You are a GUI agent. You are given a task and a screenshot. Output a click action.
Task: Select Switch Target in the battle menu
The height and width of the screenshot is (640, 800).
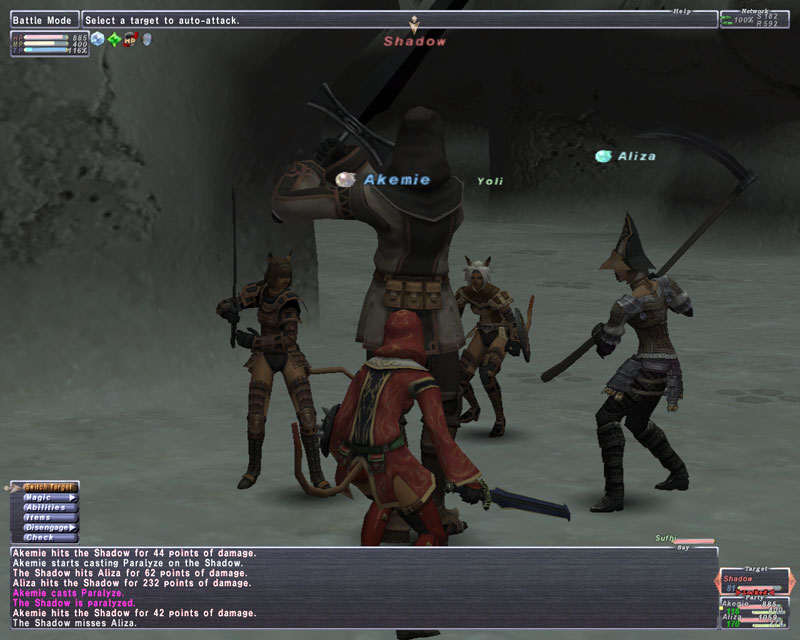click(x=49, y=486)
